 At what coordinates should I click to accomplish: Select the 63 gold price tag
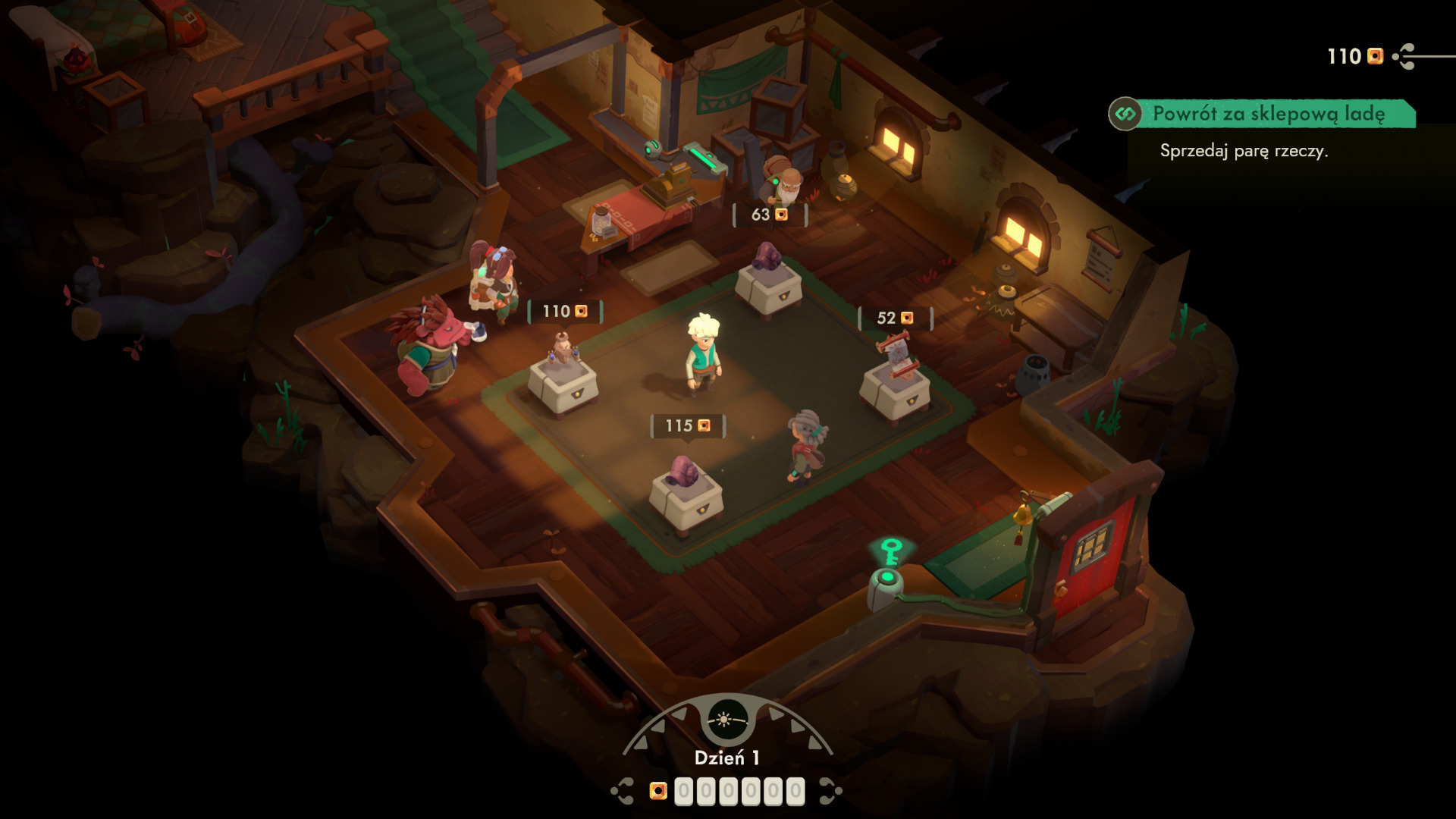(770, 215)
